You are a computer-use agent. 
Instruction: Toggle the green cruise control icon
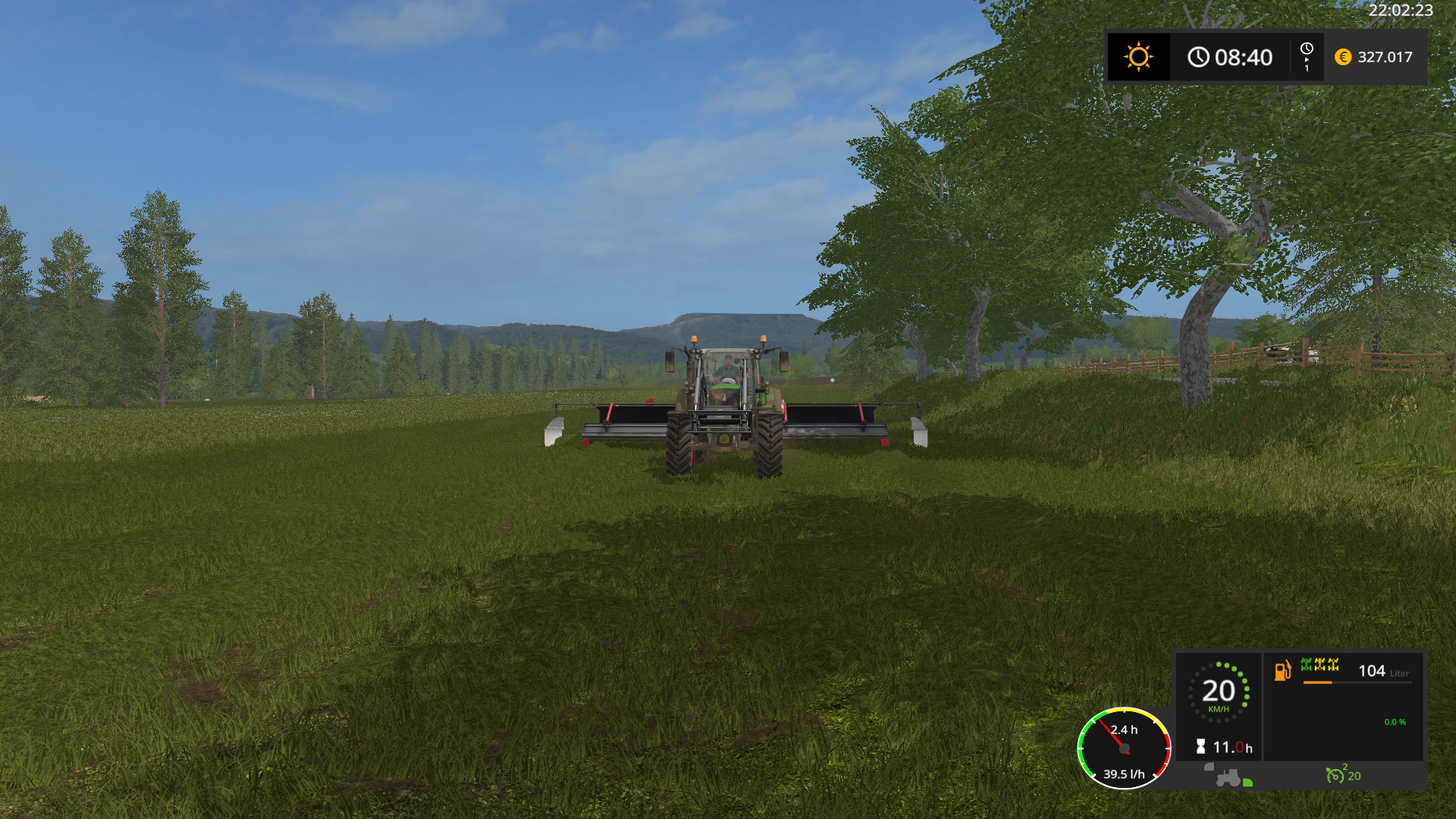(x=1335, y=775)
